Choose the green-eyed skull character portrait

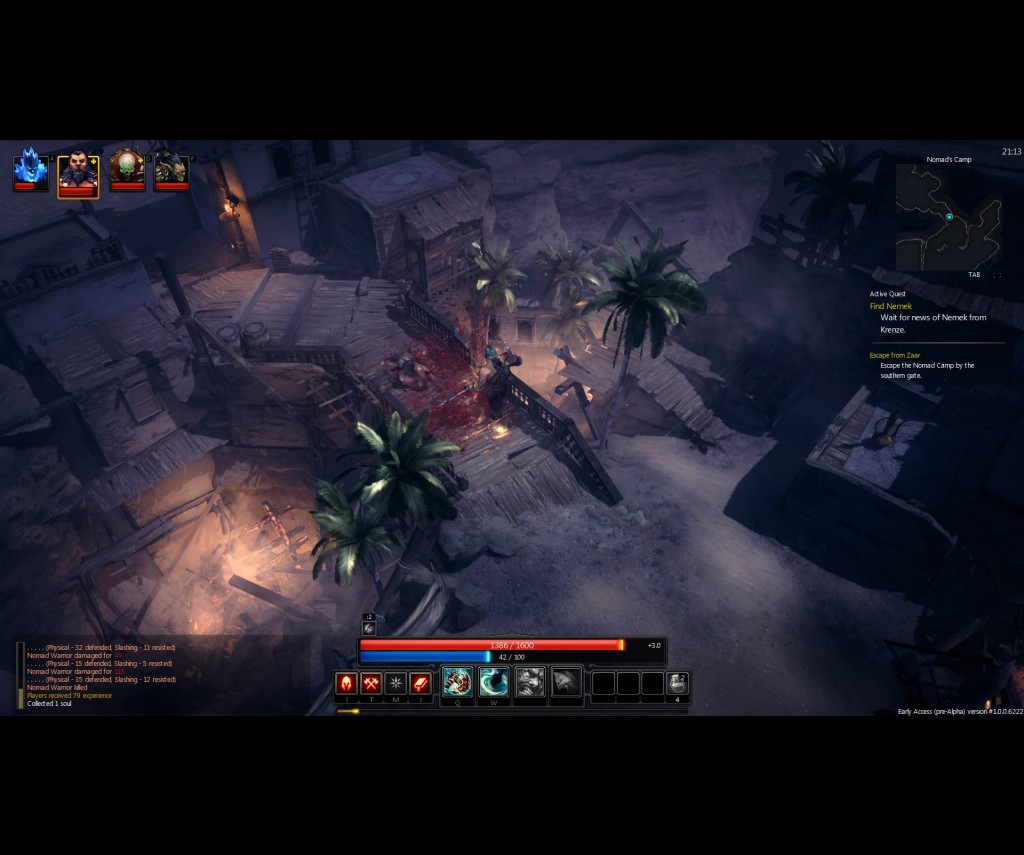(127, 167)
